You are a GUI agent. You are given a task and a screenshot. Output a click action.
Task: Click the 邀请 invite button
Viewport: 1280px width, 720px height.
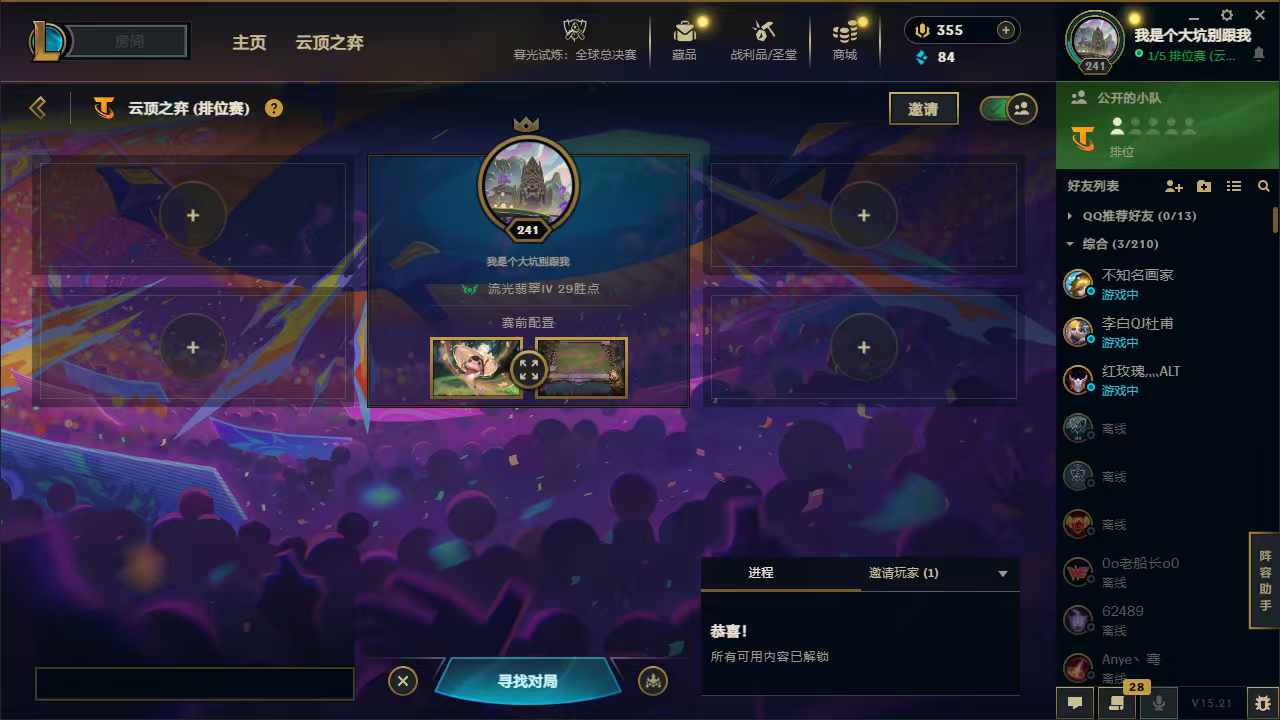(x=923, y=108)
